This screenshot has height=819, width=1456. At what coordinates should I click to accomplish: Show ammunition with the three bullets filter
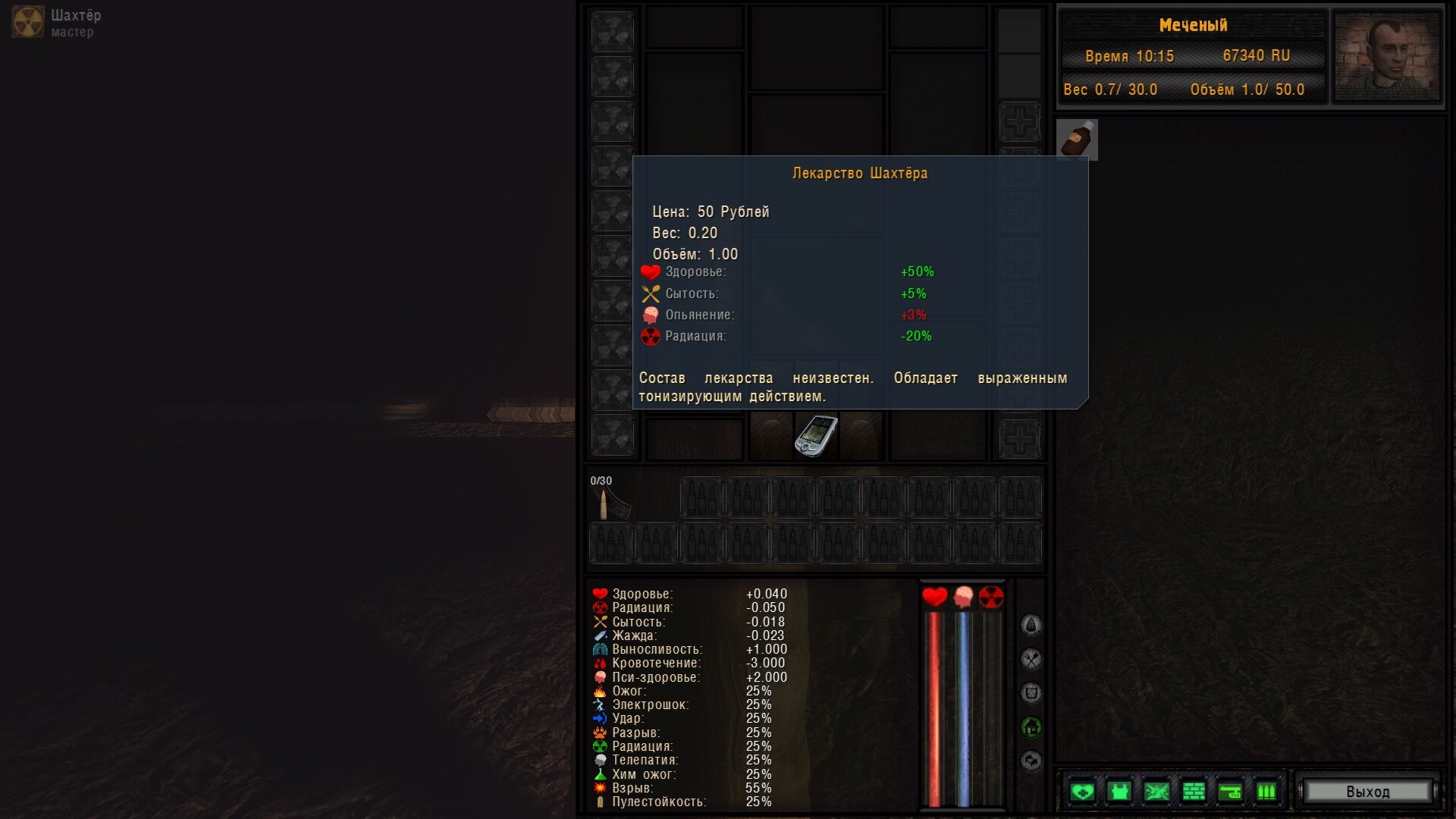point(1266,792)
